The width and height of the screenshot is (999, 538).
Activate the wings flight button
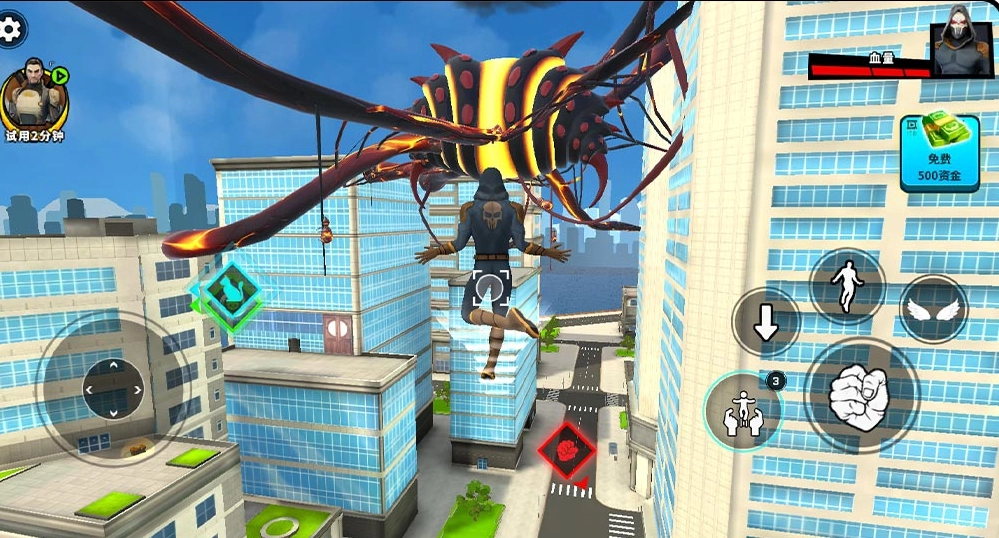coord(933,309)
